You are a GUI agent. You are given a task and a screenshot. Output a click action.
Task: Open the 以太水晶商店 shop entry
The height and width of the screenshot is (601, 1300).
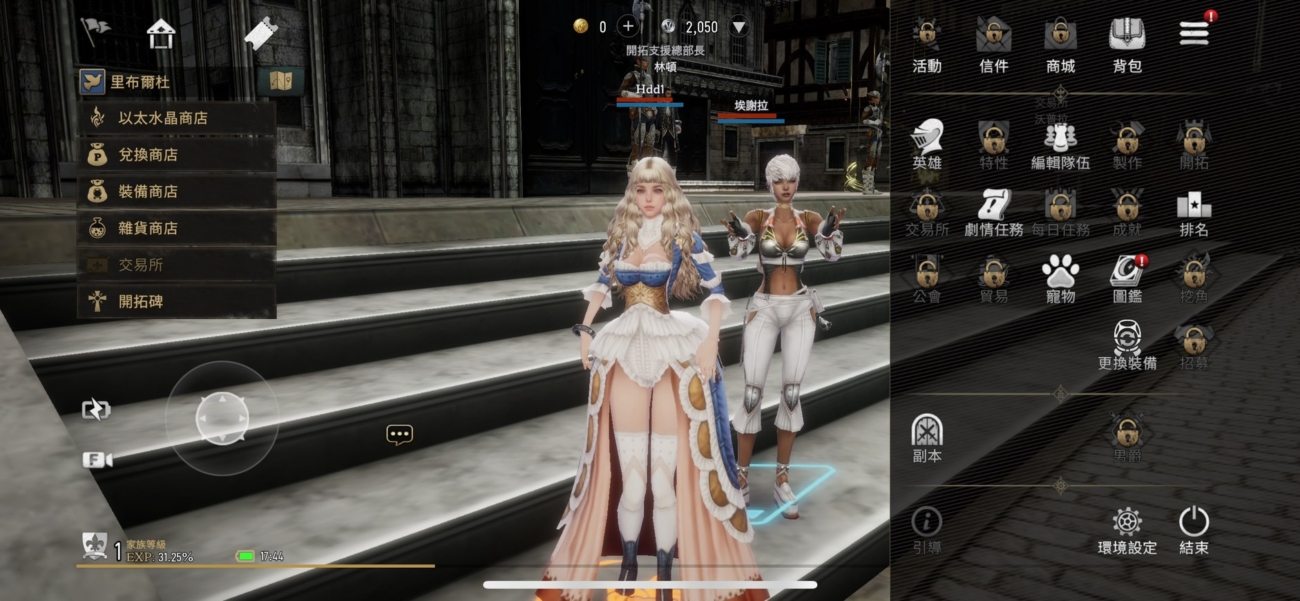click(176, 118)
